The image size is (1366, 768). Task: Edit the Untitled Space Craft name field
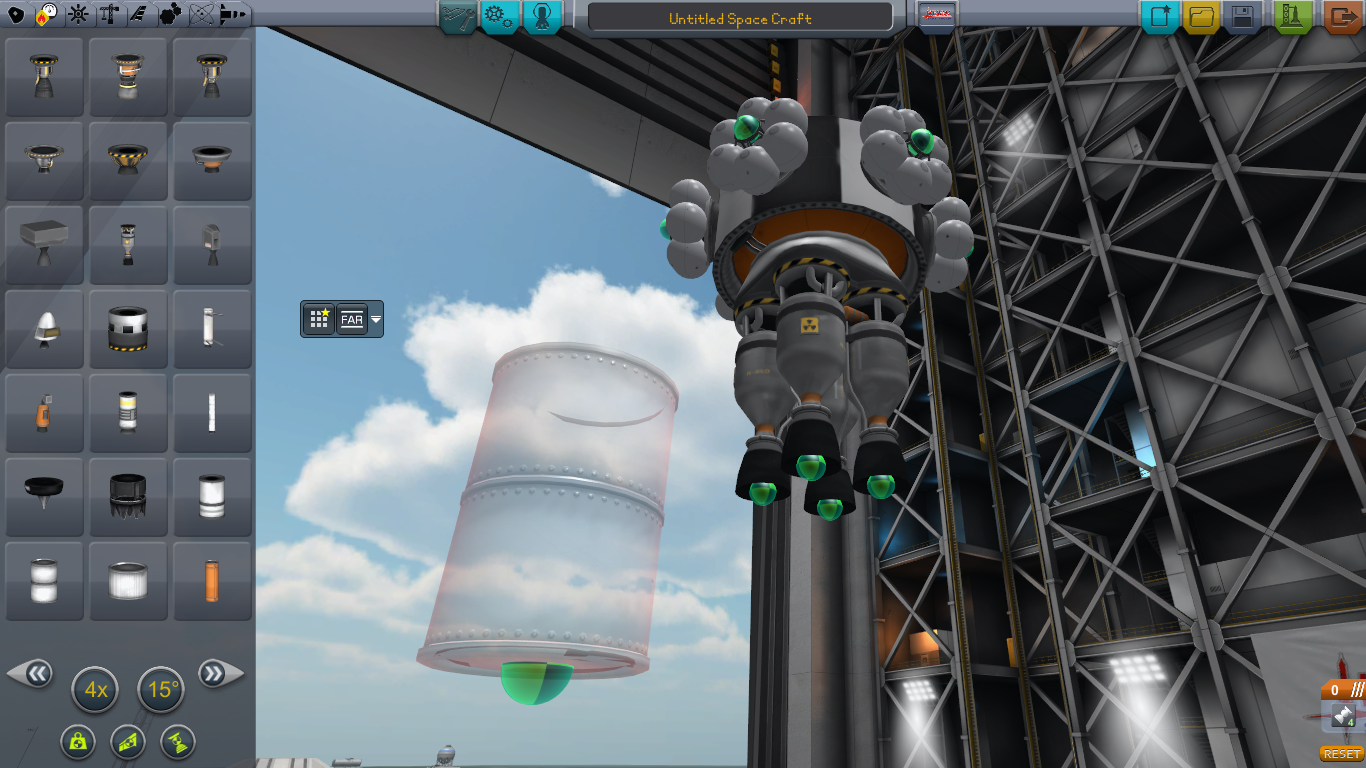[x=740, y=18]
